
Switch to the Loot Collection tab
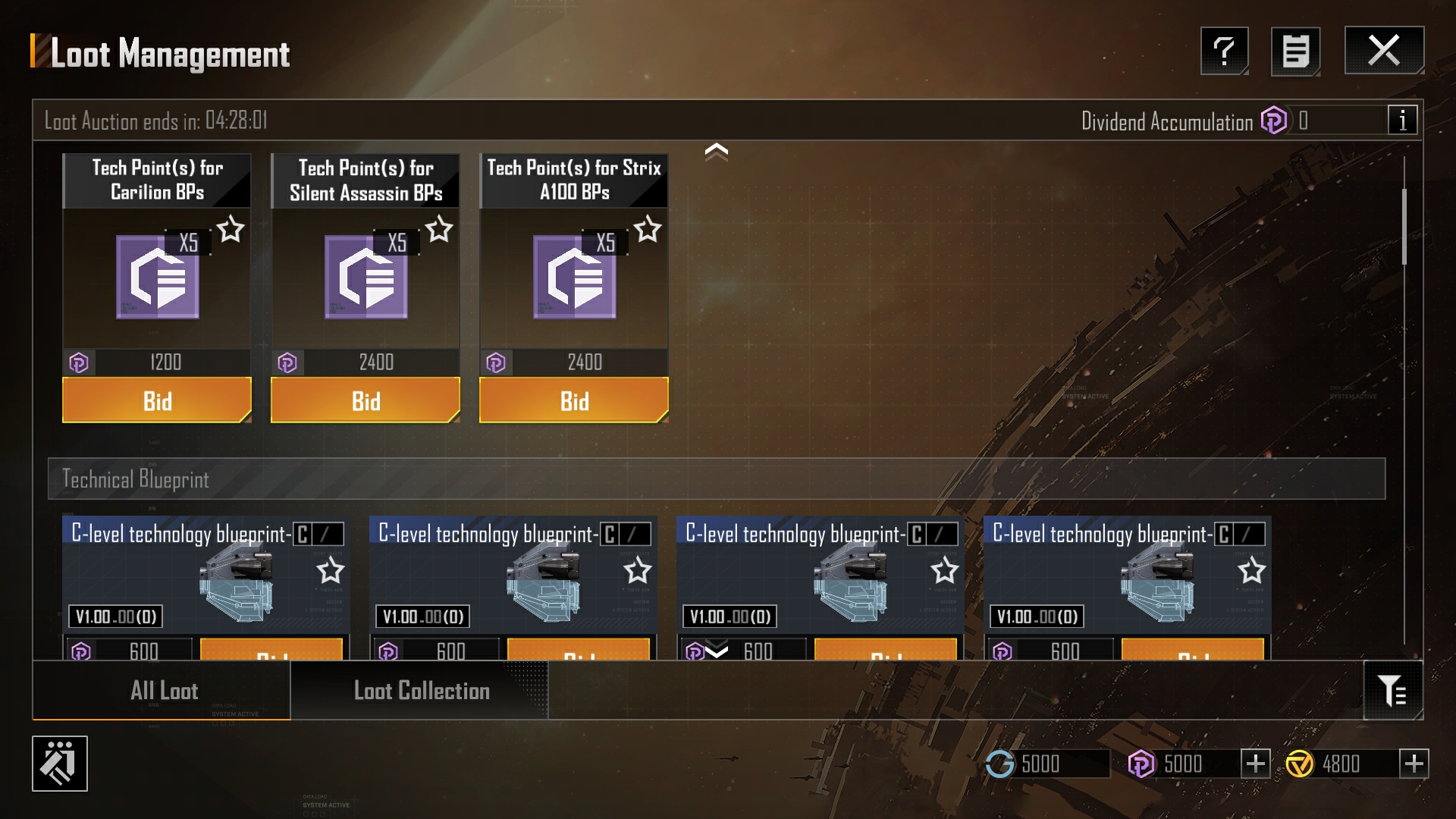tap(421, 690)
